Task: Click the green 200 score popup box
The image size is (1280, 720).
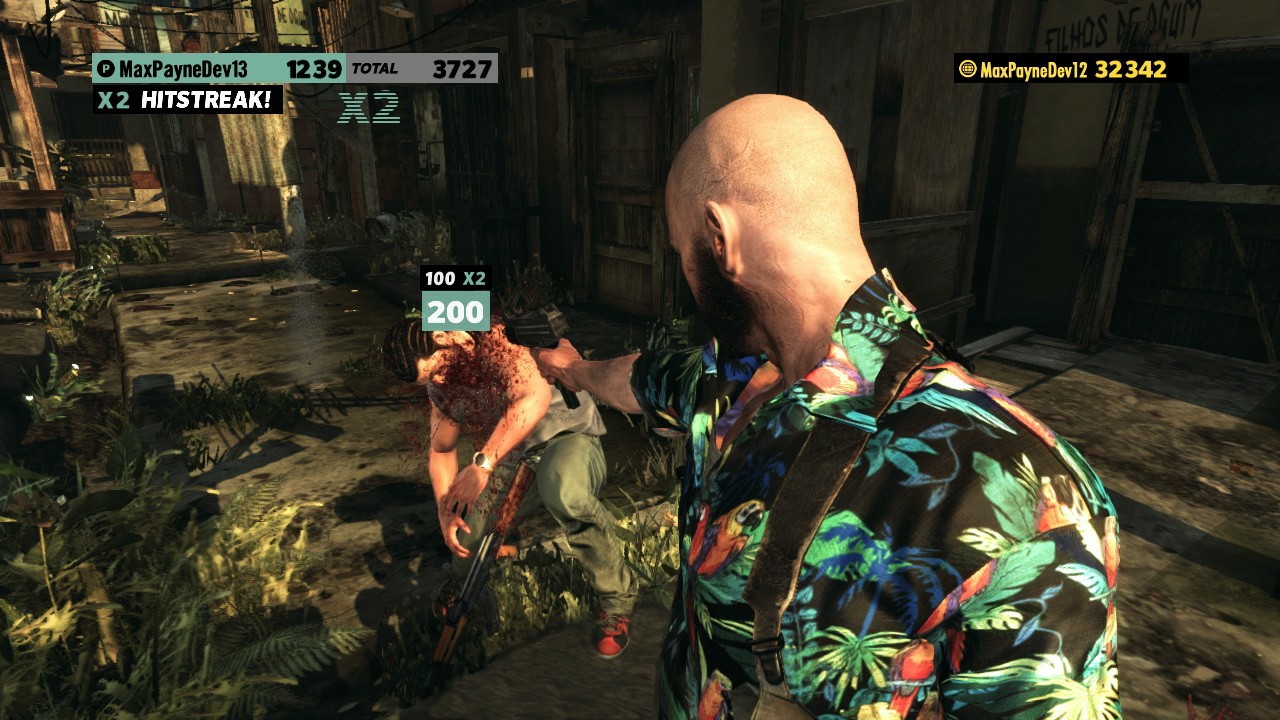Action: (457, 313)
